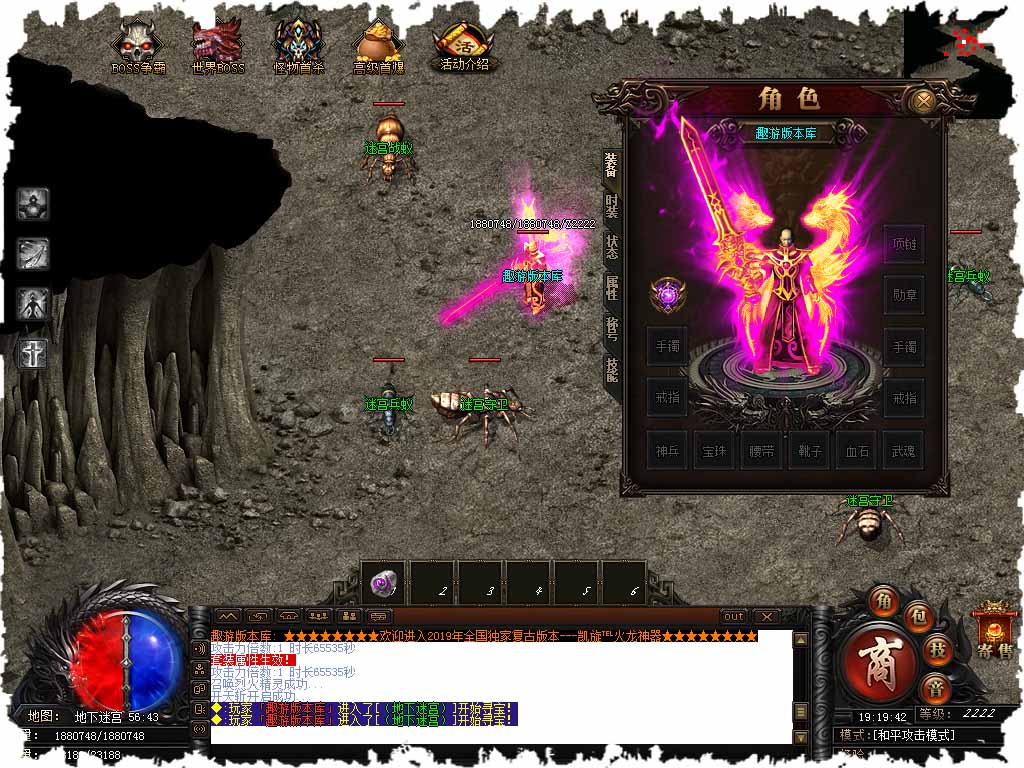Select the 神兵 equipment slot
Viewport: 1024px width, 768px height.
coord(666,451)
